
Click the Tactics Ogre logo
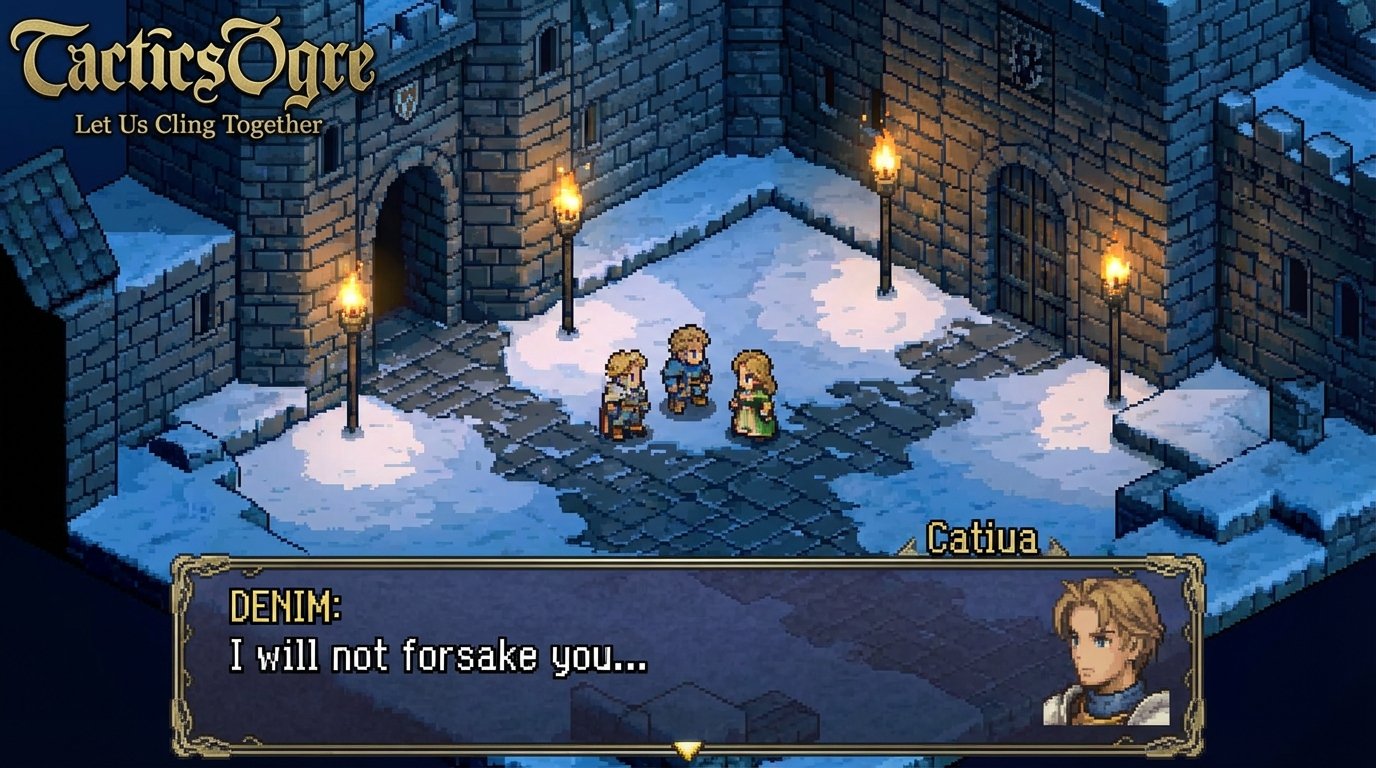coord(190,55)
